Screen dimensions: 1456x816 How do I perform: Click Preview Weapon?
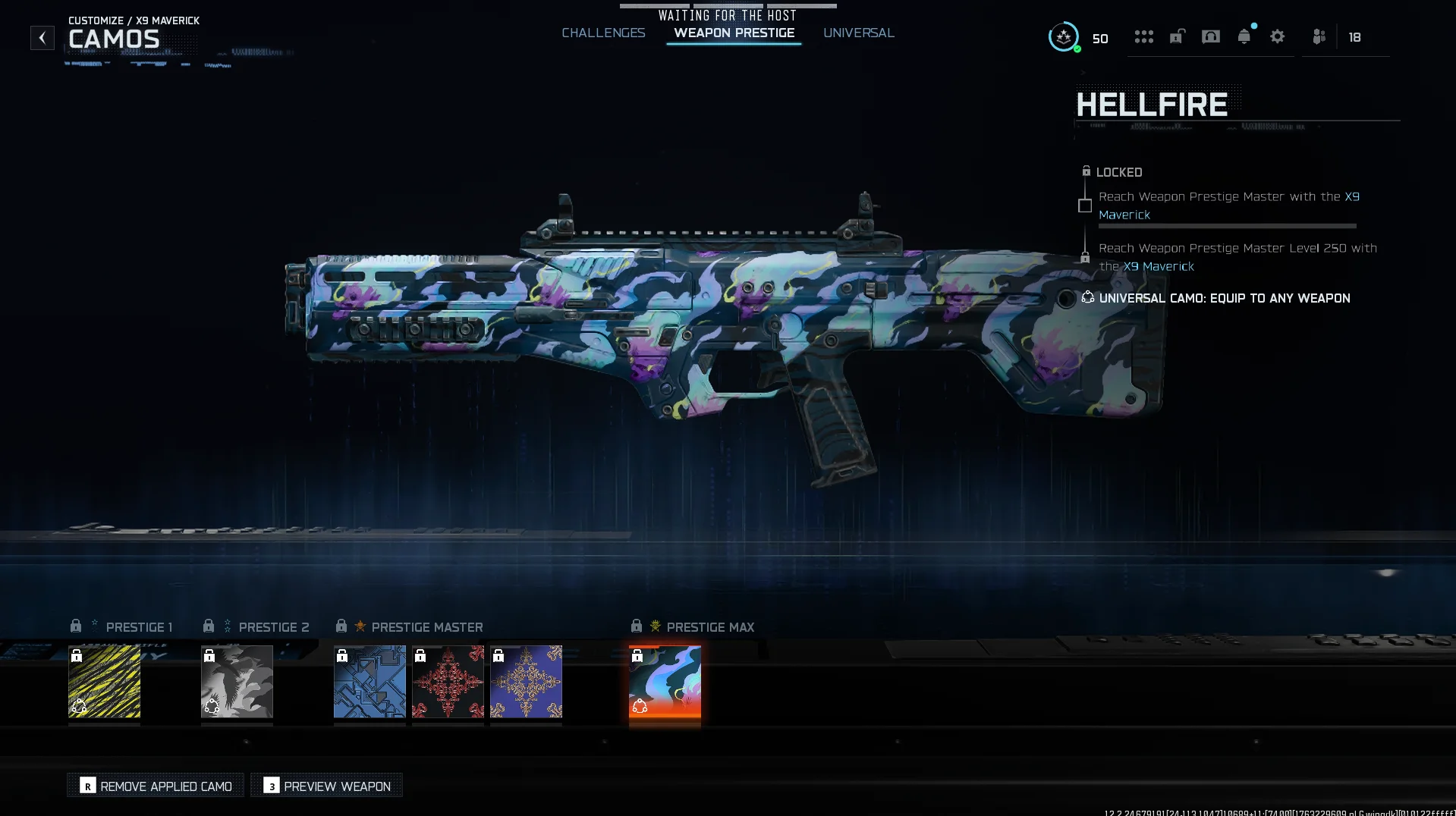(327, 786)
